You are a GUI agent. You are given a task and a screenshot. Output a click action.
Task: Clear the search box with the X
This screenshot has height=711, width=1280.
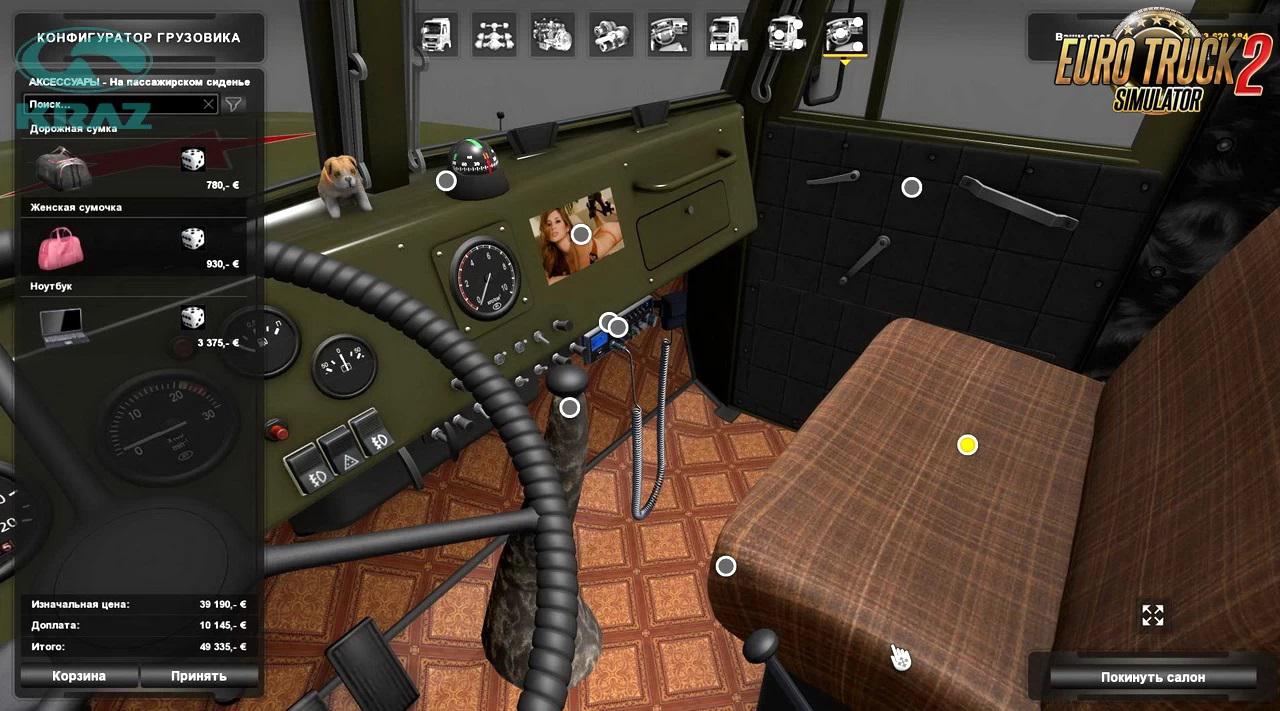pos(208,104)
